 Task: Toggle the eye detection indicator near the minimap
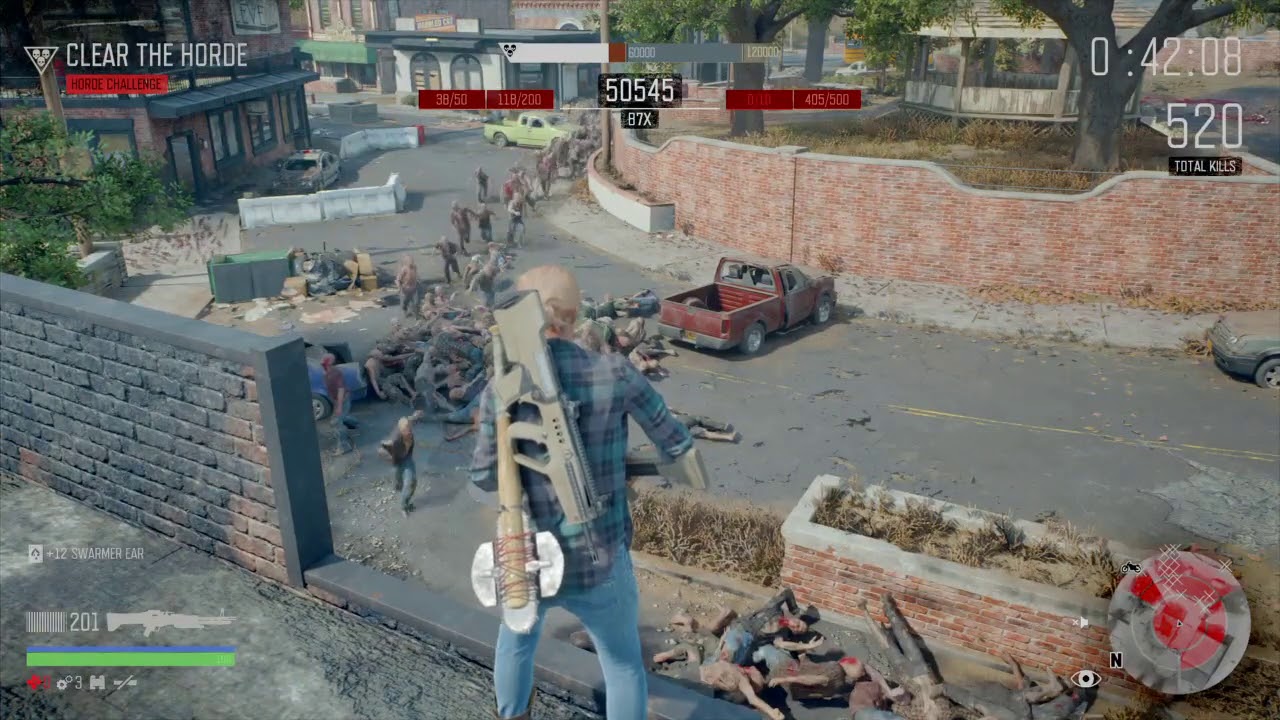[x=1085, y=679]
